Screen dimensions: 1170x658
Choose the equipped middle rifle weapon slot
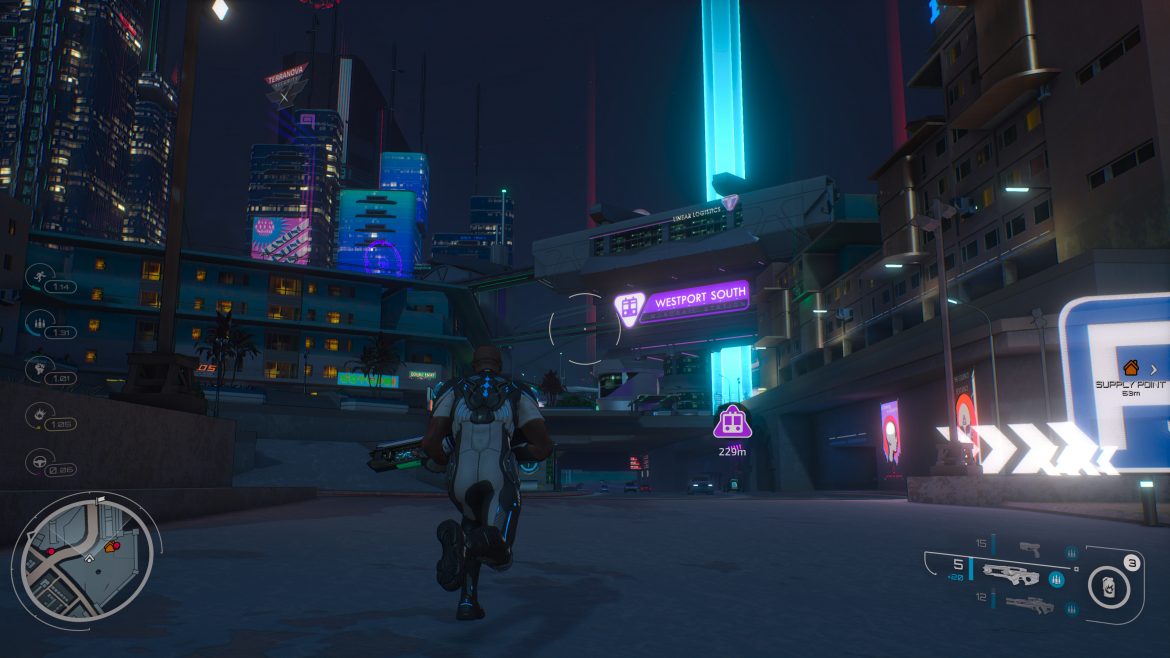point(1010,574)
